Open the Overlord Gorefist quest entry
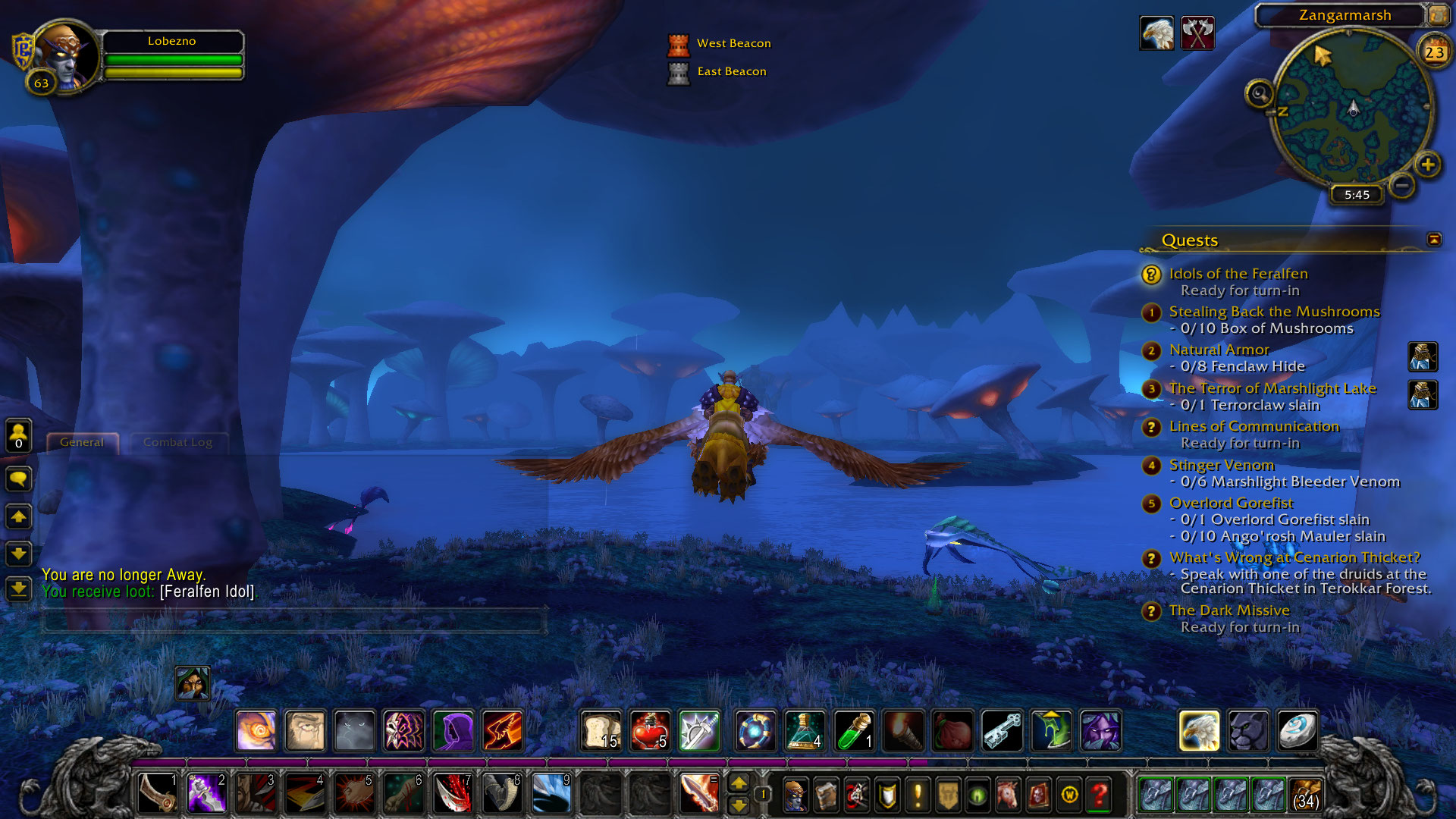The height and width of the screenshot is (819, 1456). click(x=1231, y=503)
